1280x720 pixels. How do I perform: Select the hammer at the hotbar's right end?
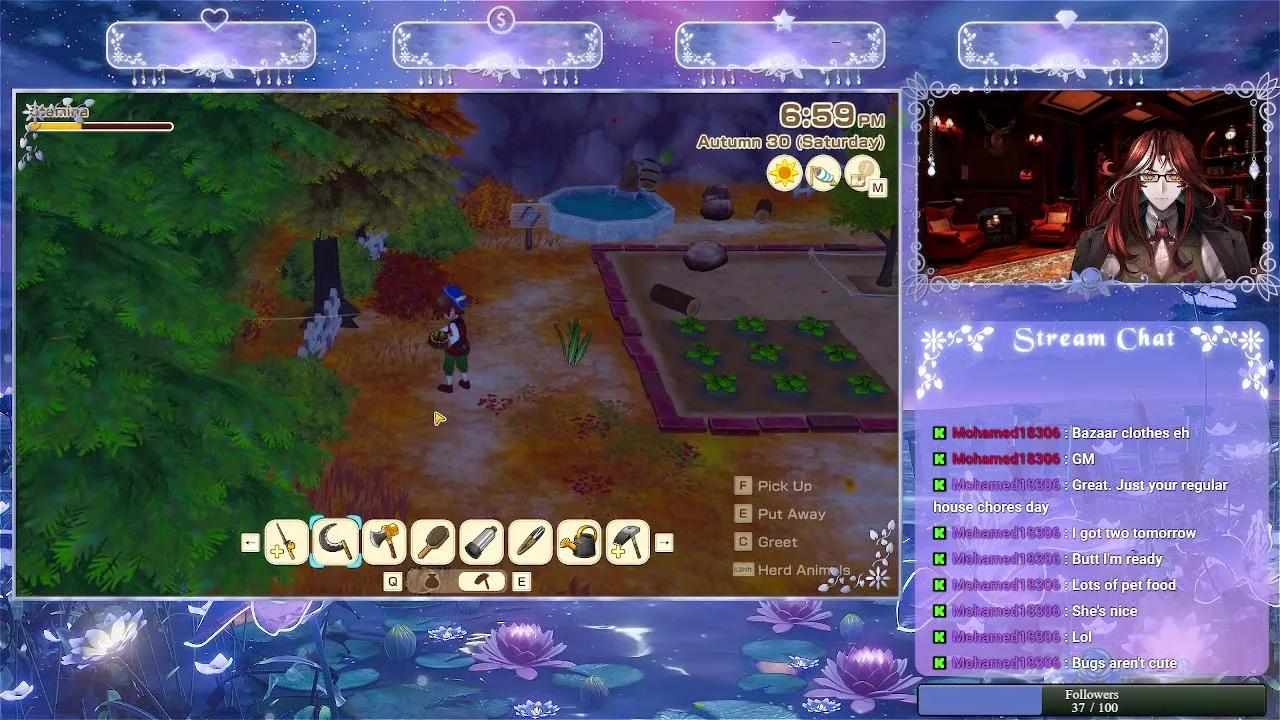[x=626, y=541]
